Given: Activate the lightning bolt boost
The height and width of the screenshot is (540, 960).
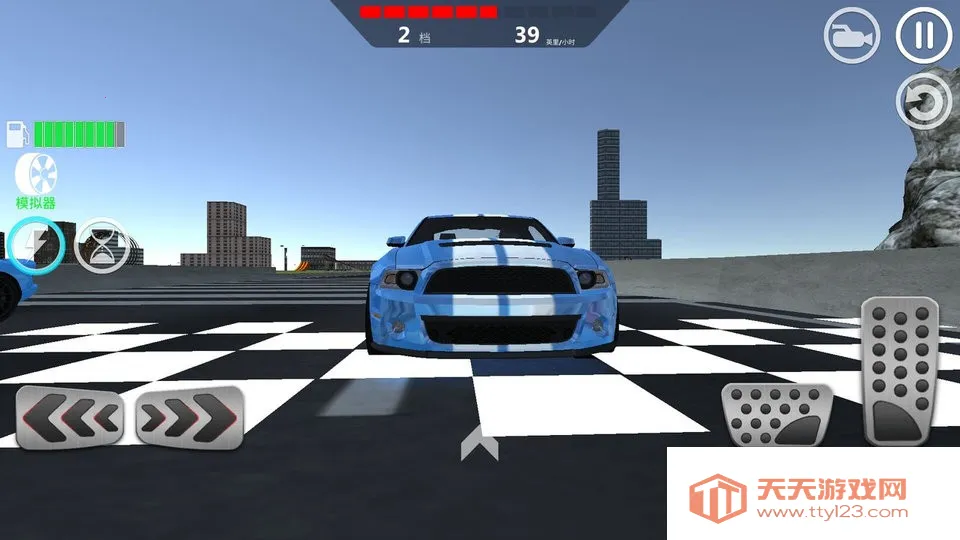Looking at the screenshot, I should pos(37,245).
